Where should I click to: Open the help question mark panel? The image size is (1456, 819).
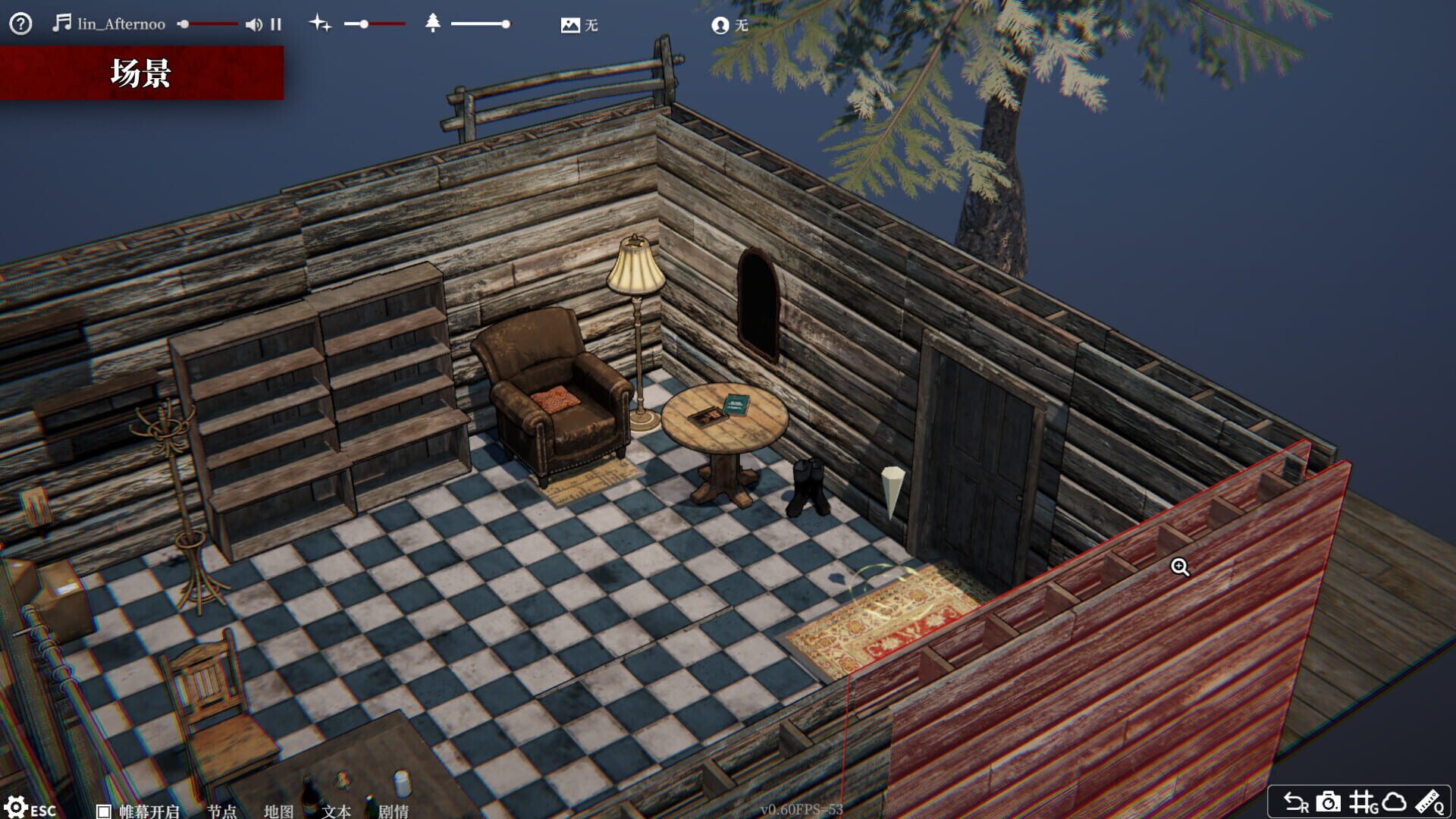click(x=20, y=24)
